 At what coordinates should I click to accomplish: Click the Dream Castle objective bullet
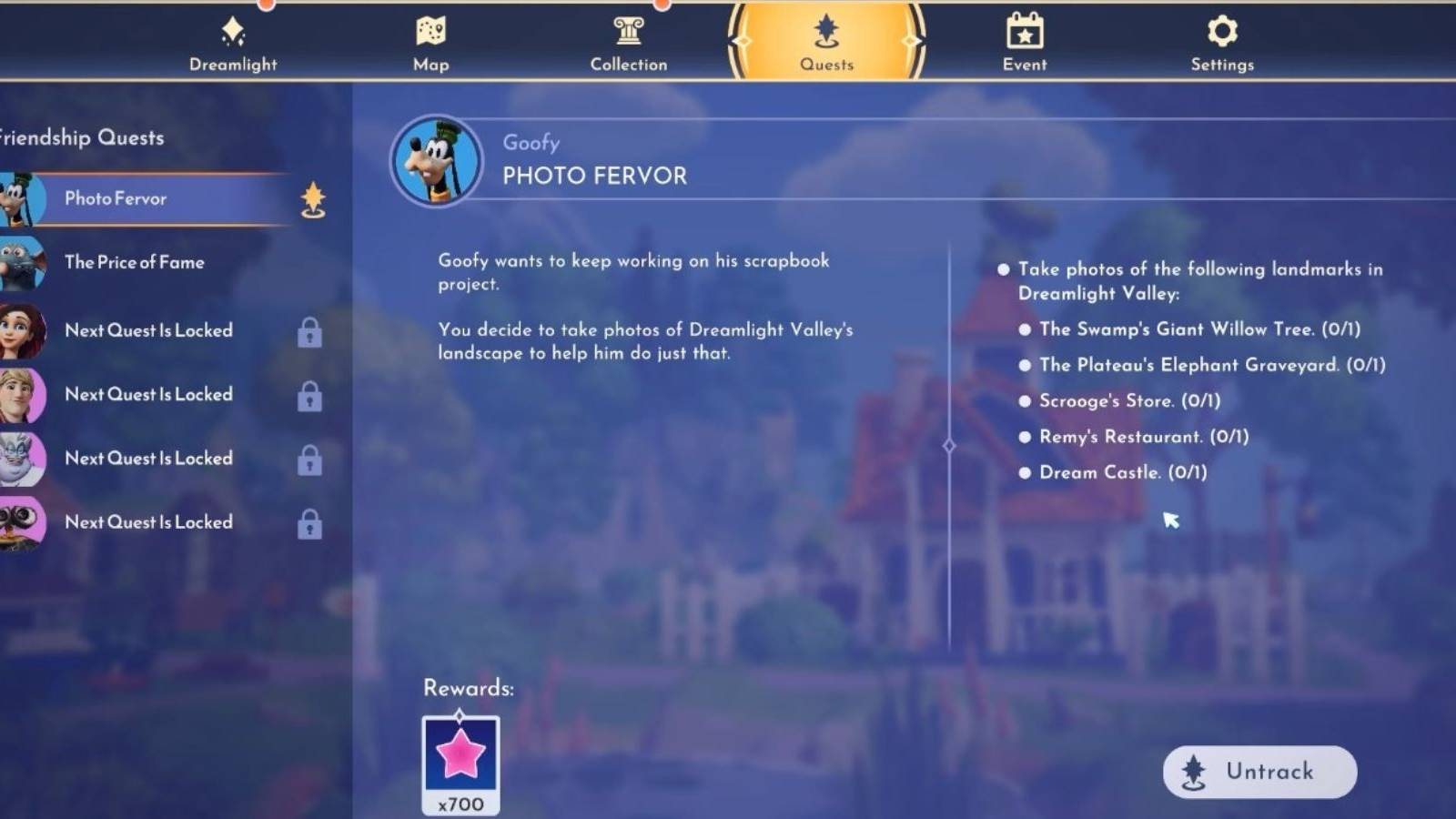click(x=1026, y=472)
